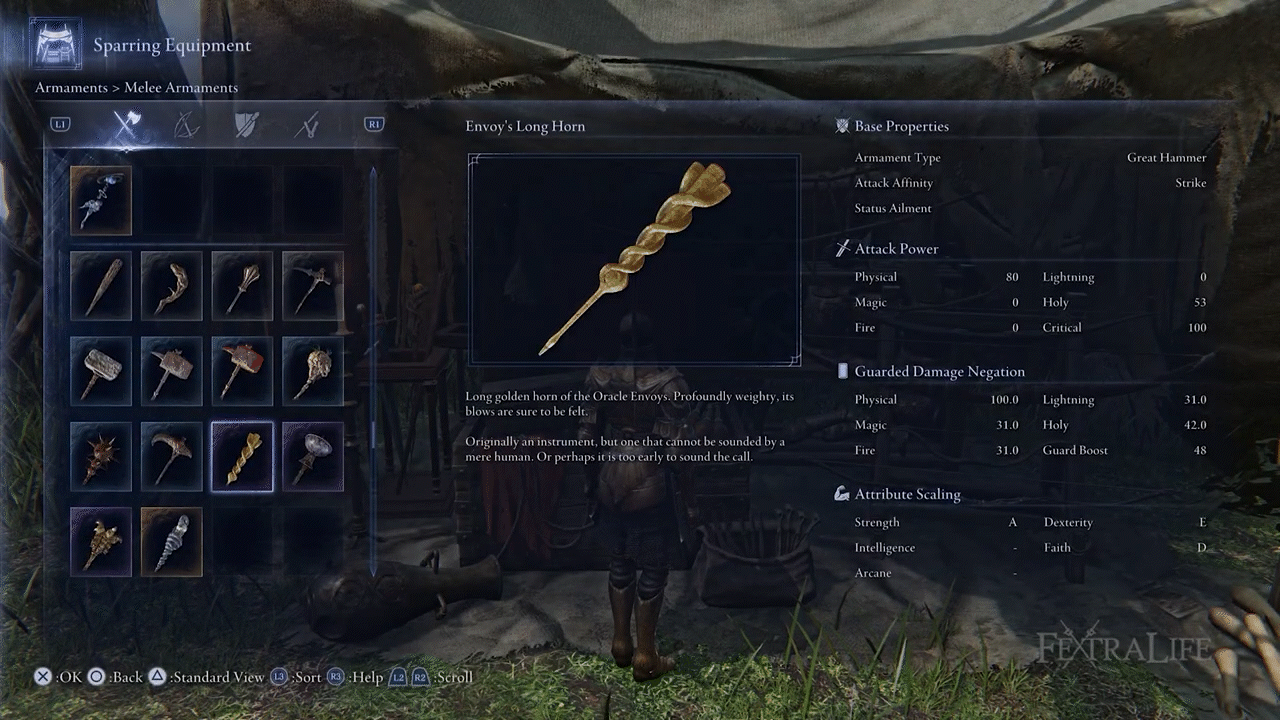Click the Guarded Damage Negation shield icon
The image size is (1280, 720).
[x=841, y=371]
